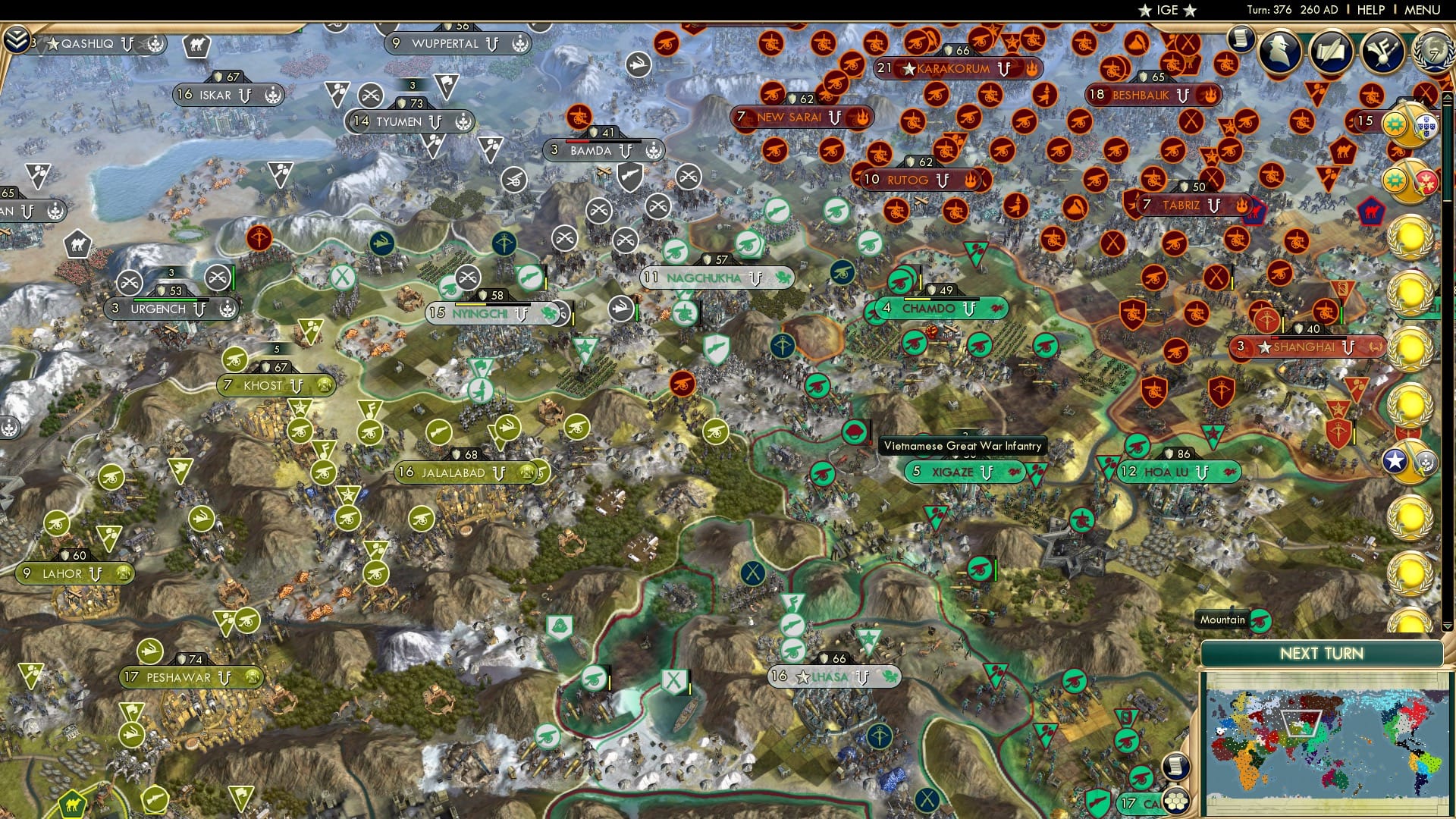Click the camel caravan icon beside Qashliq
Viewport: 1456px width, 819px height.
(196, 45)
